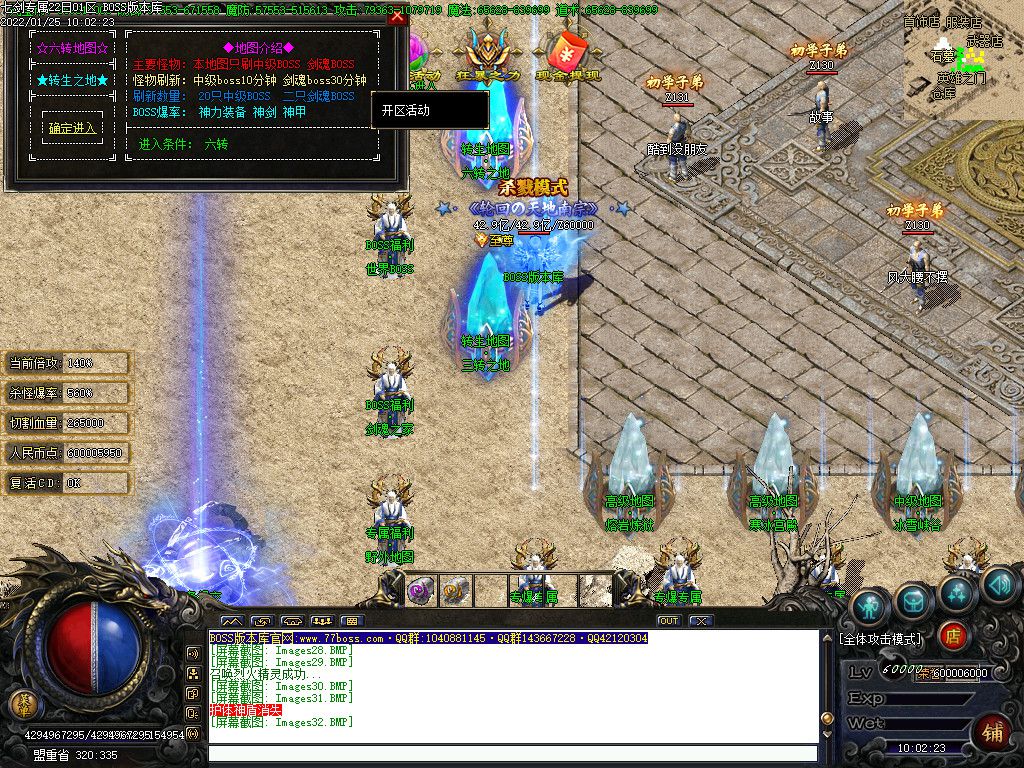Use the orange scroll in the quick slot
This screenshot has width=1024, height=768.
coord(455,591)
